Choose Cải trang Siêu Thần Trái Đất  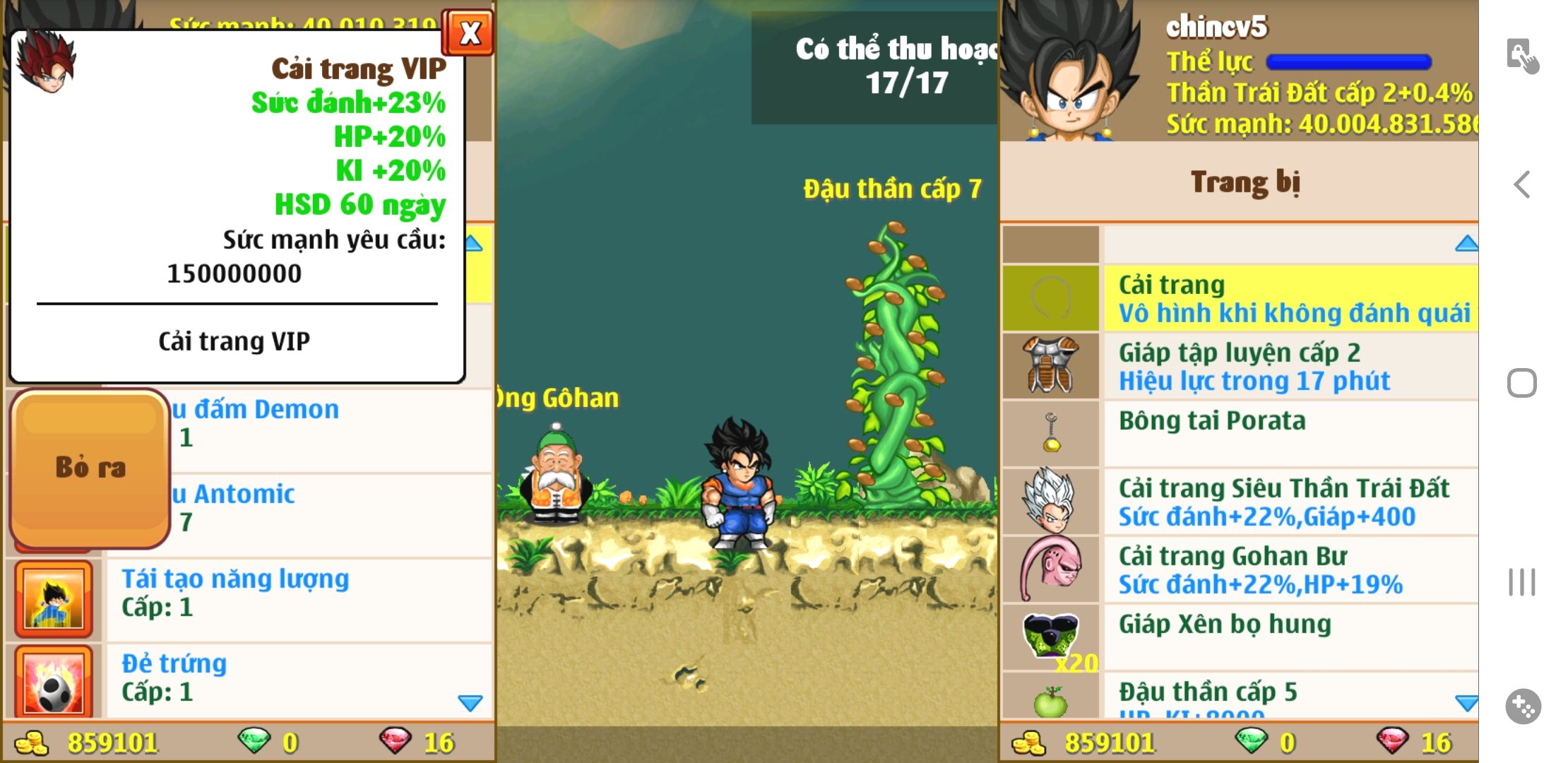click(x=1290, y=502)
